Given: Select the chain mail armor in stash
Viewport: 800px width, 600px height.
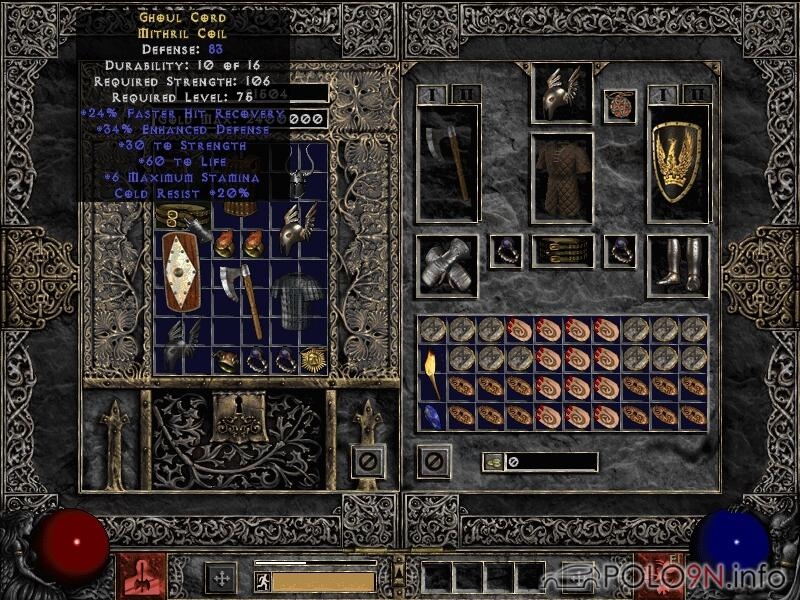Looking at the screenshot, I should [297, 297].
